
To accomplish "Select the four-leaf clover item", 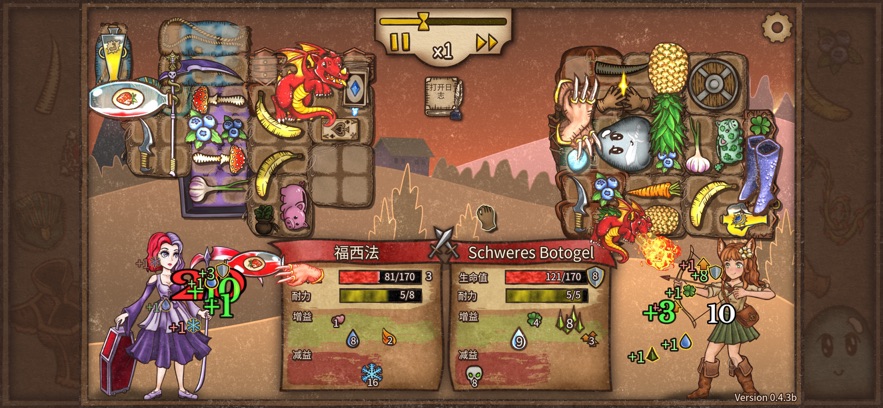I will 761,125.
